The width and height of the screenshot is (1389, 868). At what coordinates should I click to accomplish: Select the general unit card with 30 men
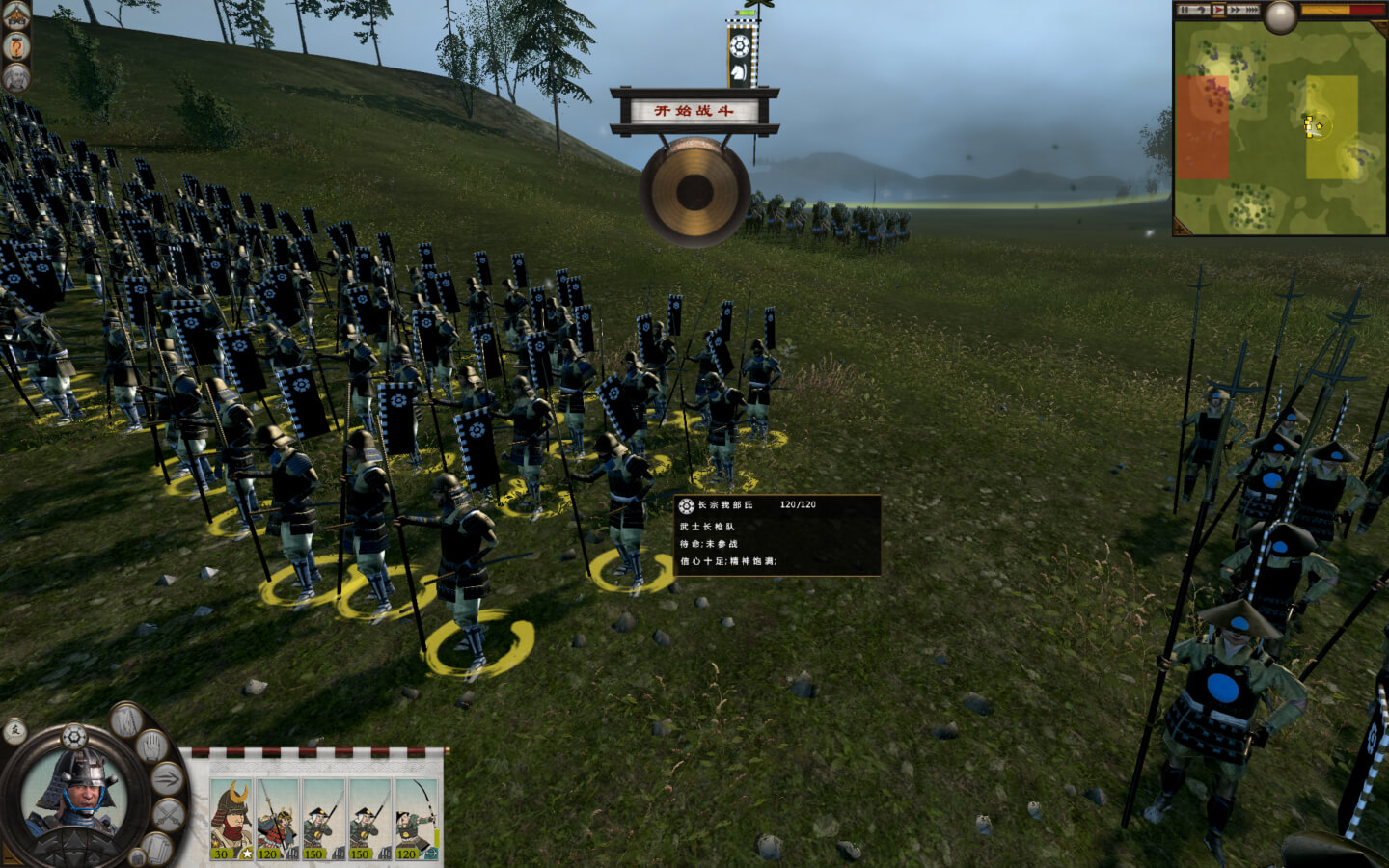[231, 819]
